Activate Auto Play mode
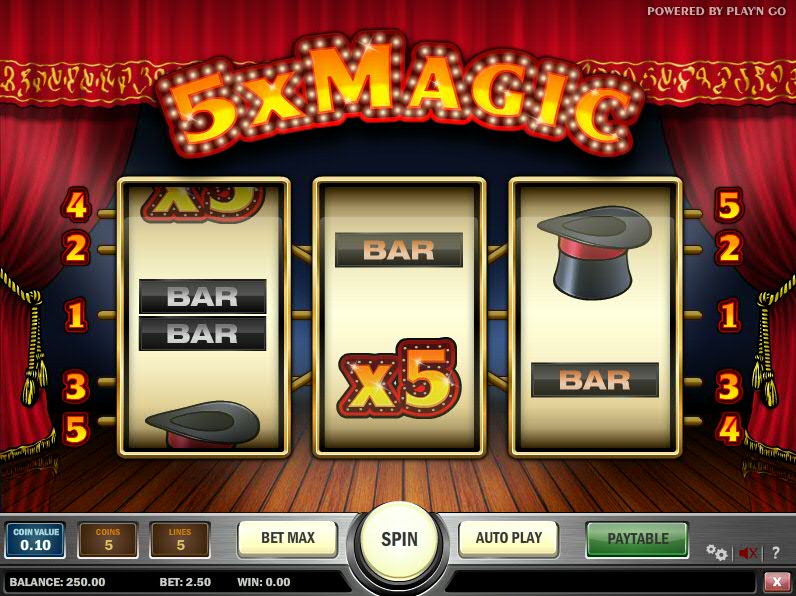This screenshot has width=796, height=596. point(508,538)
